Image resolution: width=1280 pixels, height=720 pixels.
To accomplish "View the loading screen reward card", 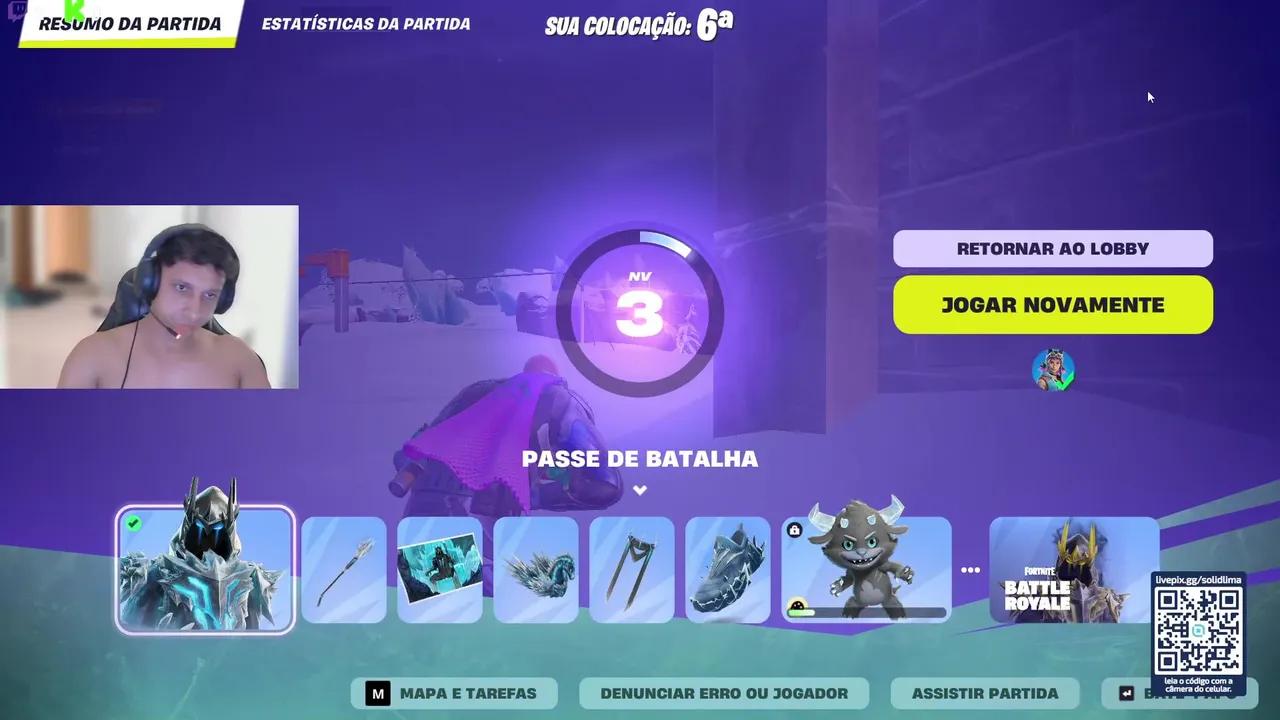I will pos(439,568).
